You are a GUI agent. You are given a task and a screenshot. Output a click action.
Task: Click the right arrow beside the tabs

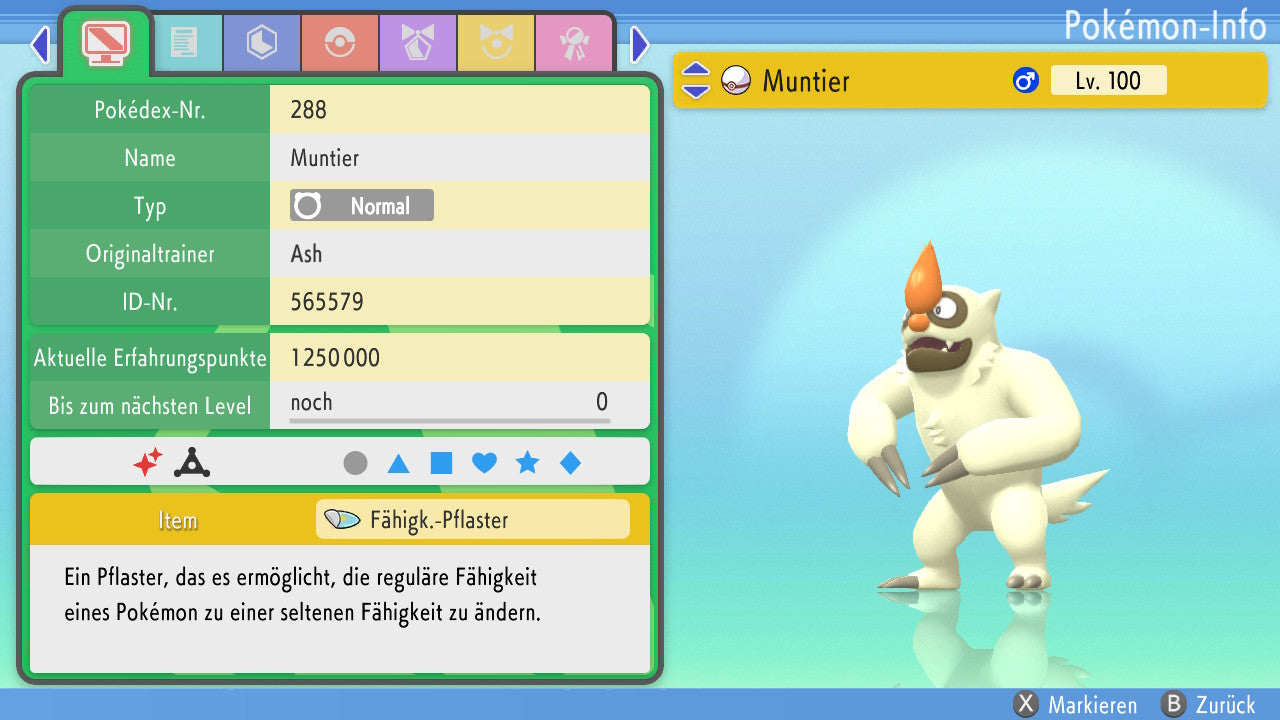click(640, 44)
